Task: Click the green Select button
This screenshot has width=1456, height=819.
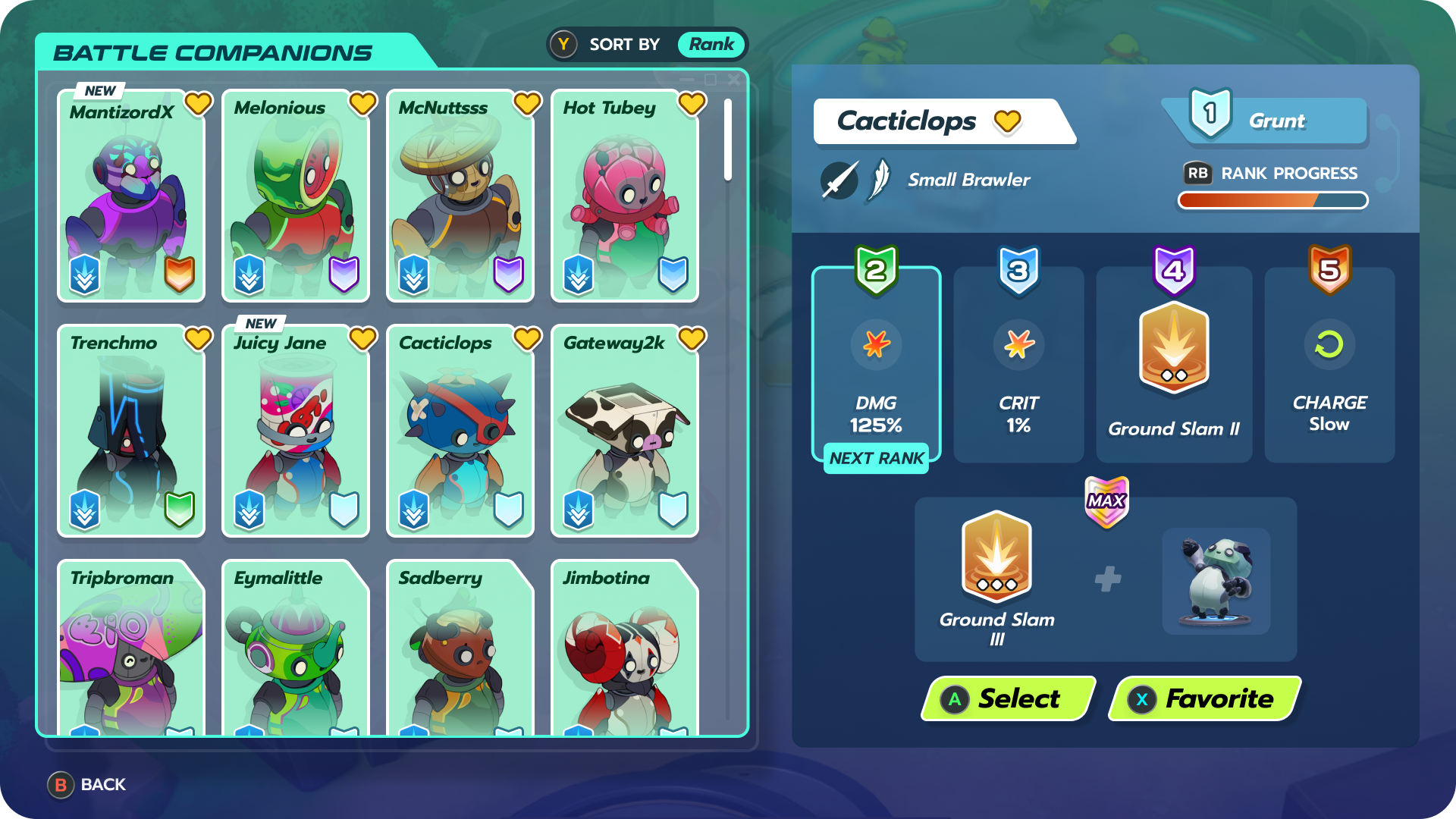Action: click(1009, 698)
